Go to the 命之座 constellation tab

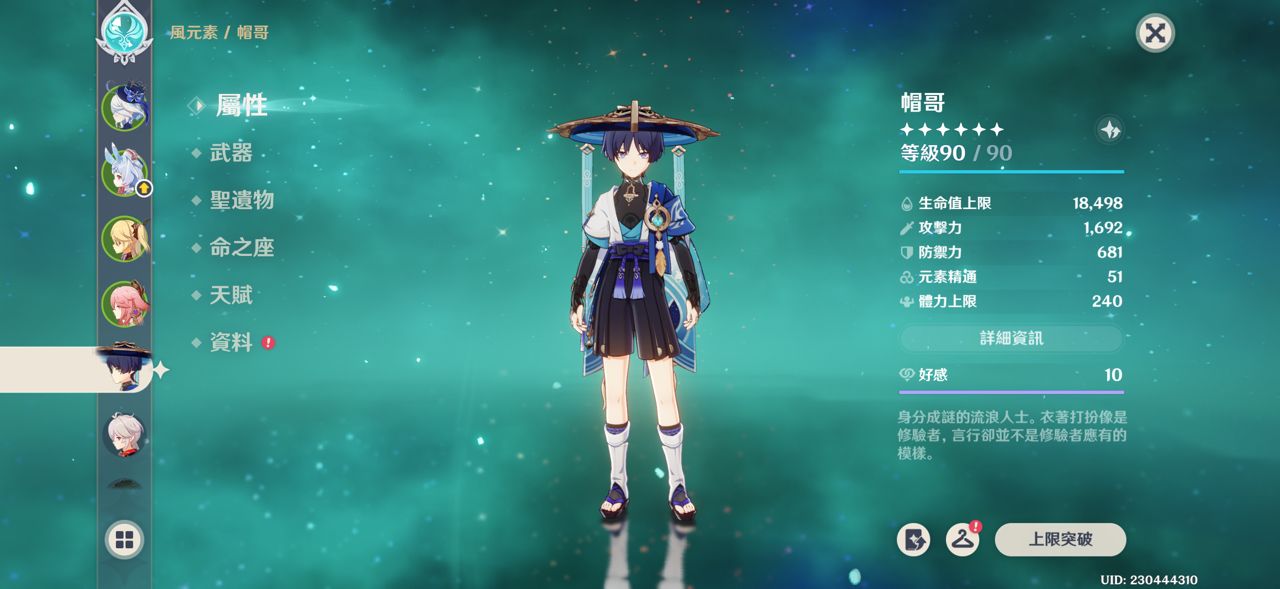coord(241,248)
